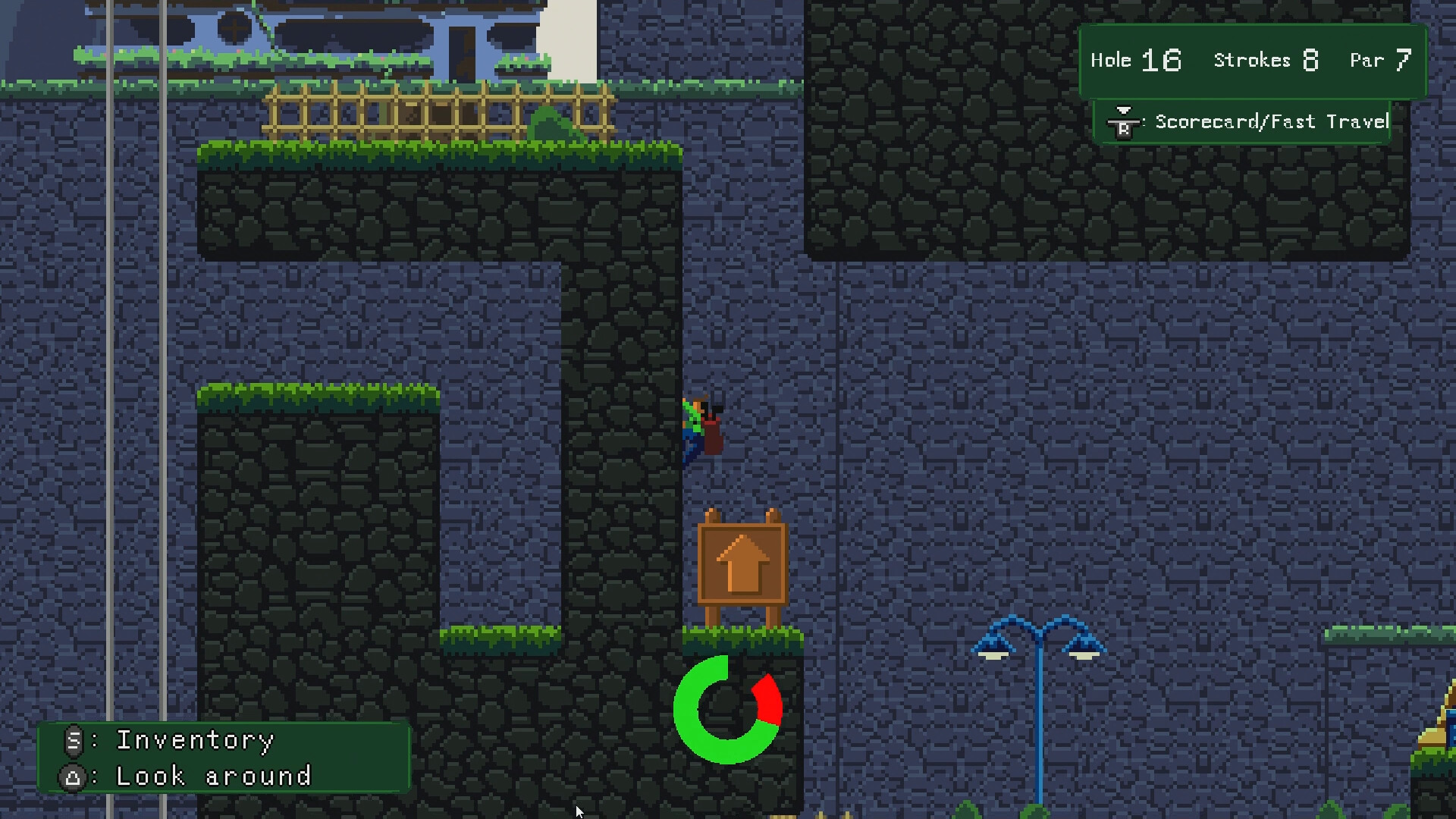The width and height of the screenshot is (1456, 819).
Task: Click the Hole 16 indicator
Action: [x=1135, y=60]
